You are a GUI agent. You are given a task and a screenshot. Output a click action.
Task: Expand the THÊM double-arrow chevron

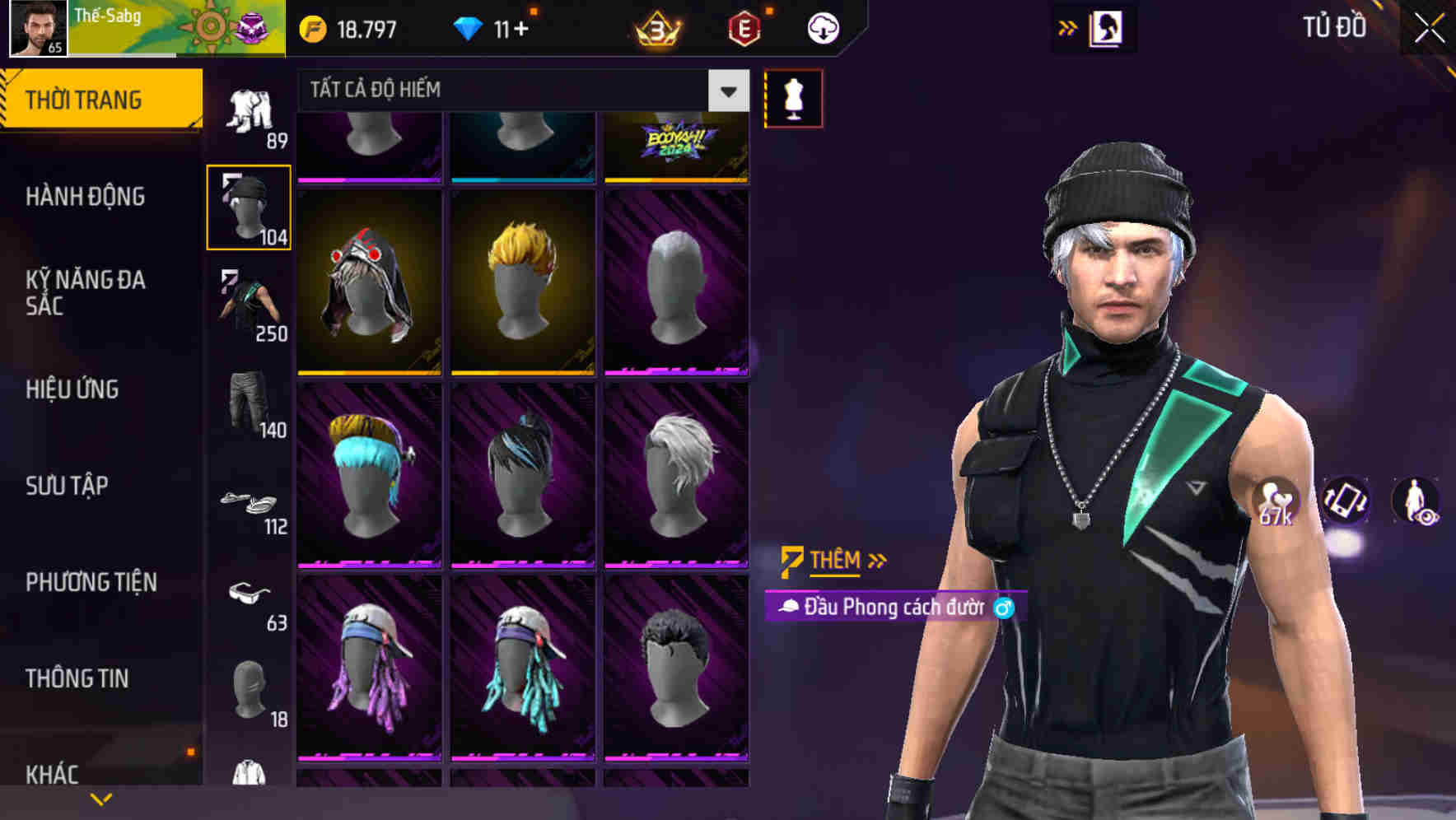click(x=876, y=561)
